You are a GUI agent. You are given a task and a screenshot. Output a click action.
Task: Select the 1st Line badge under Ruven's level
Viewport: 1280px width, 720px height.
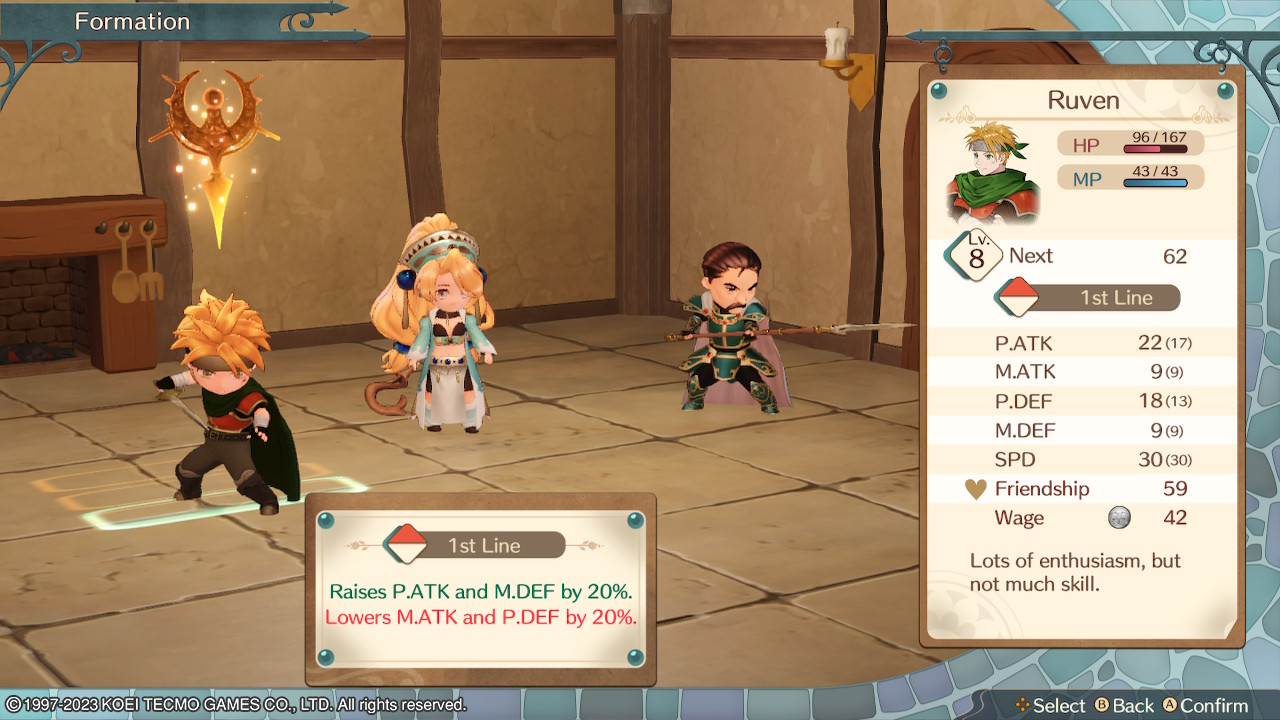[1088, 298]
